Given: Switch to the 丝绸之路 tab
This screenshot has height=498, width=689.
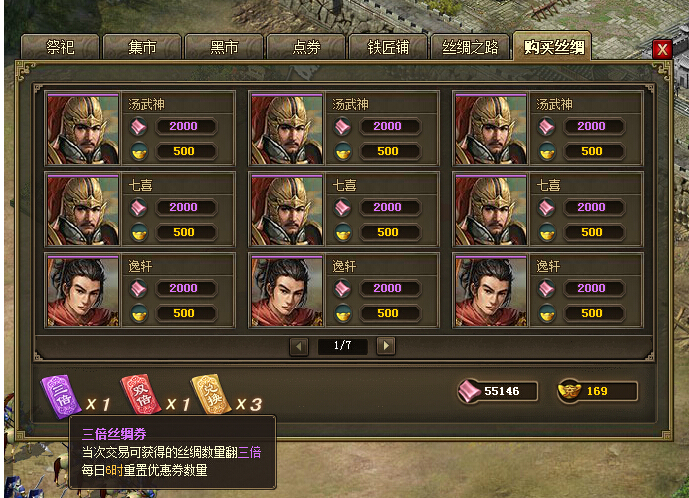Looking at the screenshot, I should (x=470, y=47).
